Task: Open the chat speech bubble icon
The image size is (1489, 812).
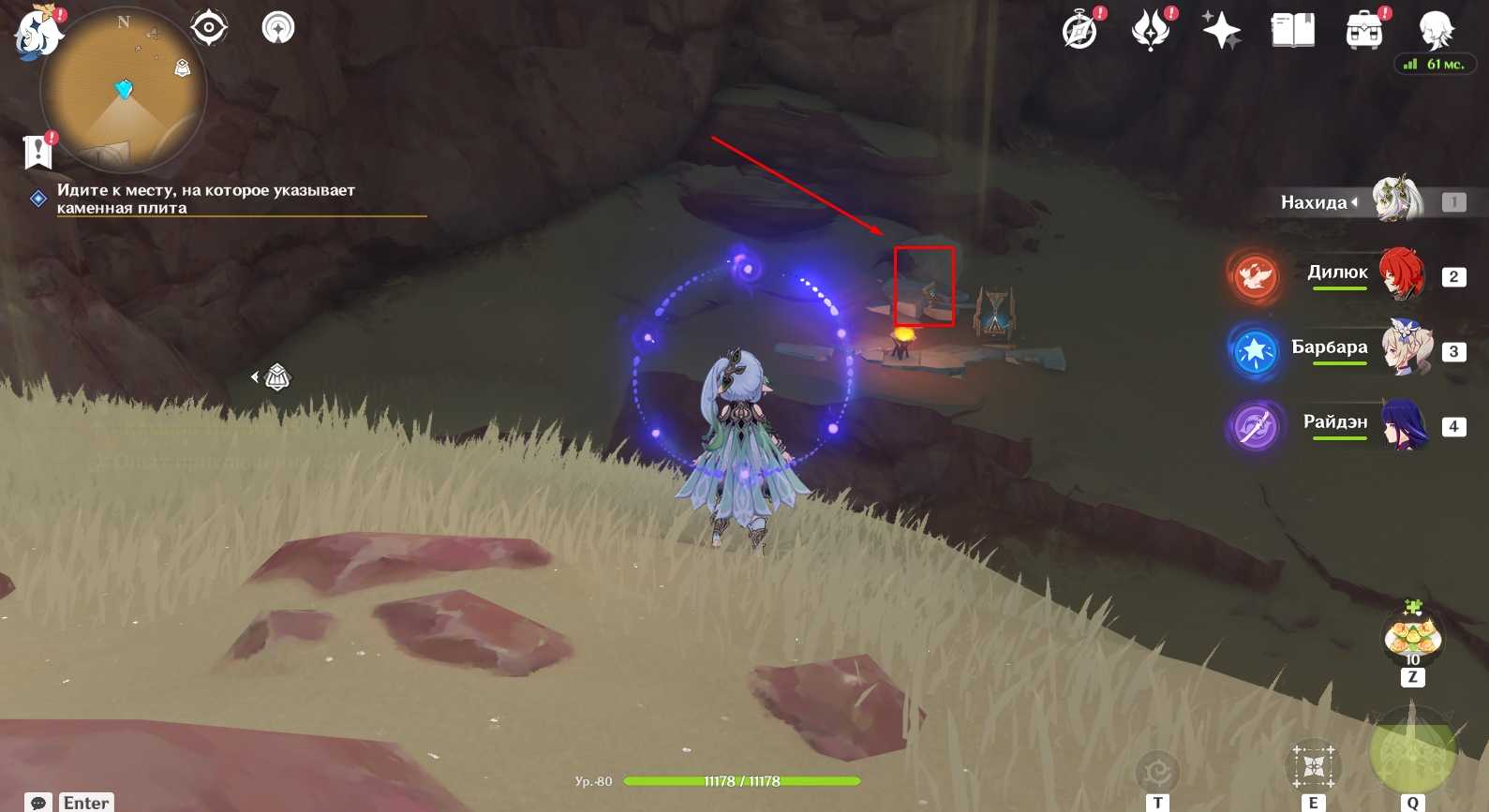Action: (38, 803)
